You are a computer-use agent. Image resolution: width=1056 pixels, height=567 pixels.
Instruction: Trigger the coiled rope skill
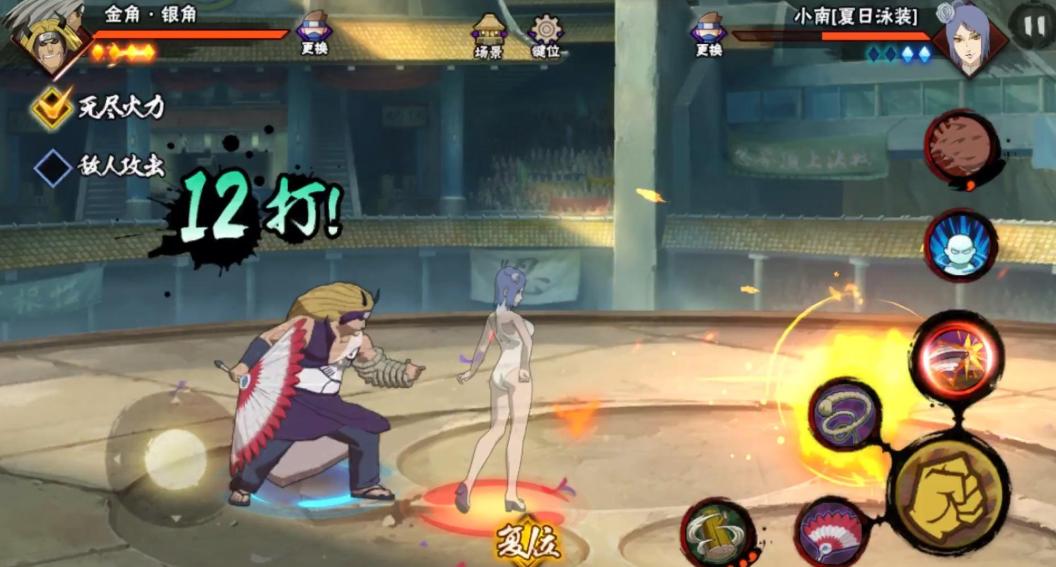click(844, 413)
